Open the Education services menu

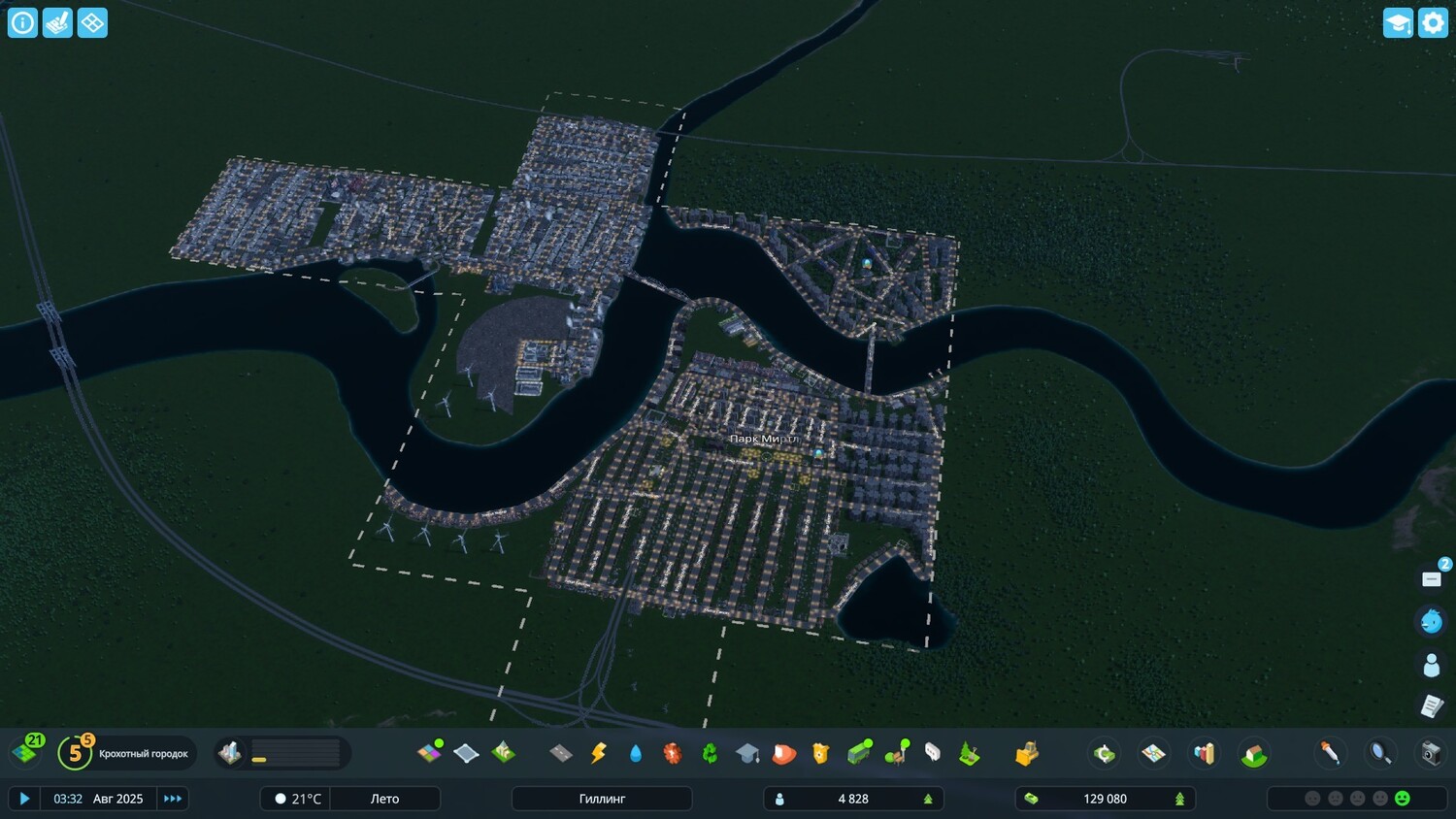745,752
